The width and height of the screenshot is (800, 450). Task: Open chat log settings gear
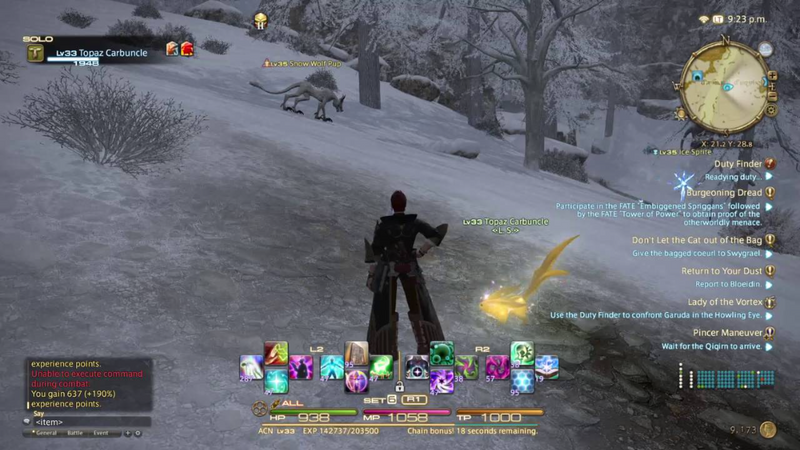(138, 433)
